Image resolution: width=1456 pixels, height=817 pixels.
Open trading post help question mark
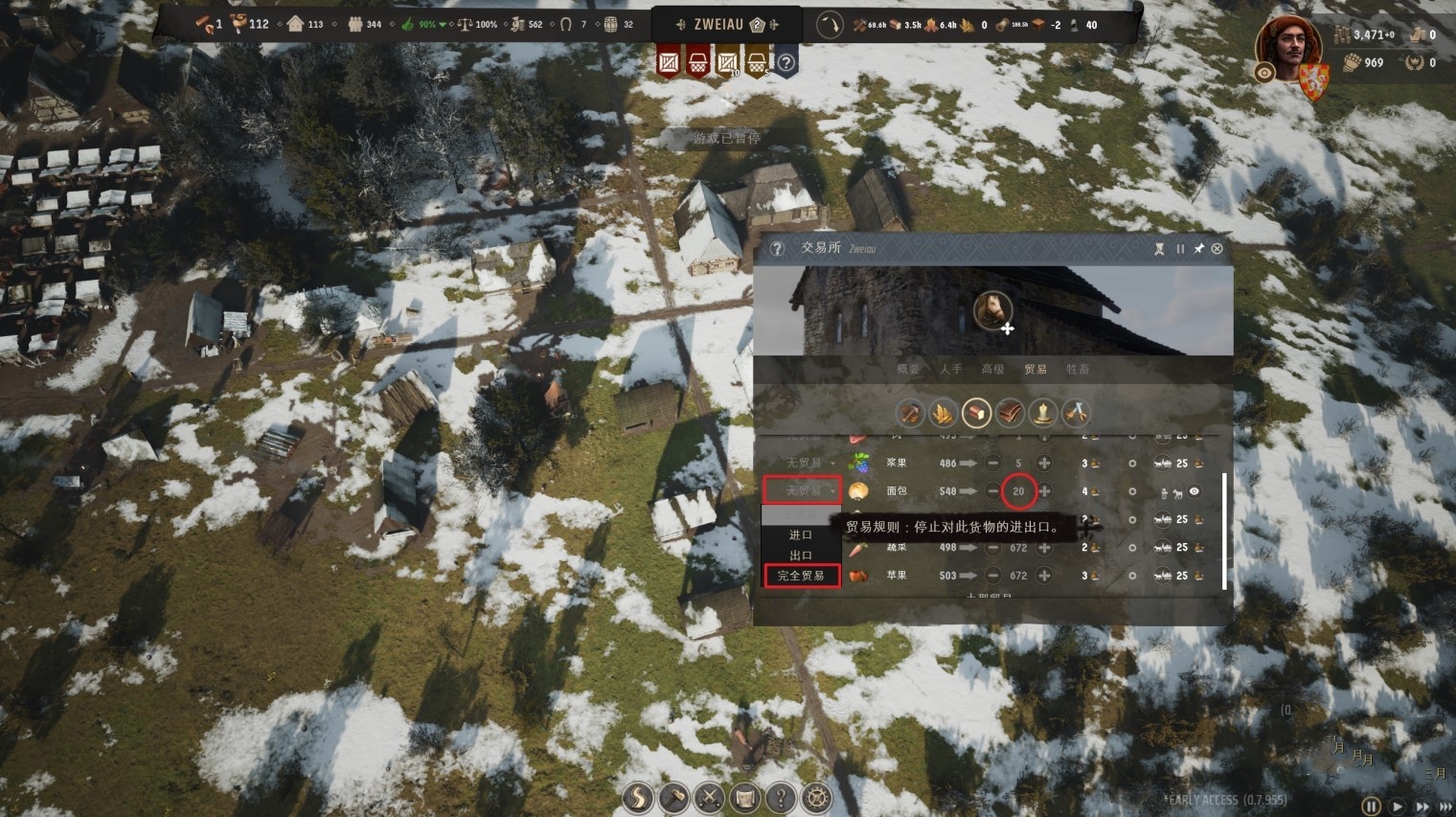(x=777, y=249)
